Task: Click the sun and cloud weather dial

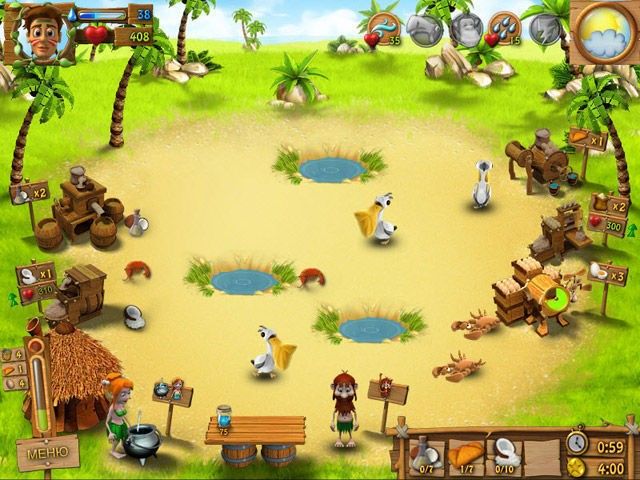Action: pos(604,30)
